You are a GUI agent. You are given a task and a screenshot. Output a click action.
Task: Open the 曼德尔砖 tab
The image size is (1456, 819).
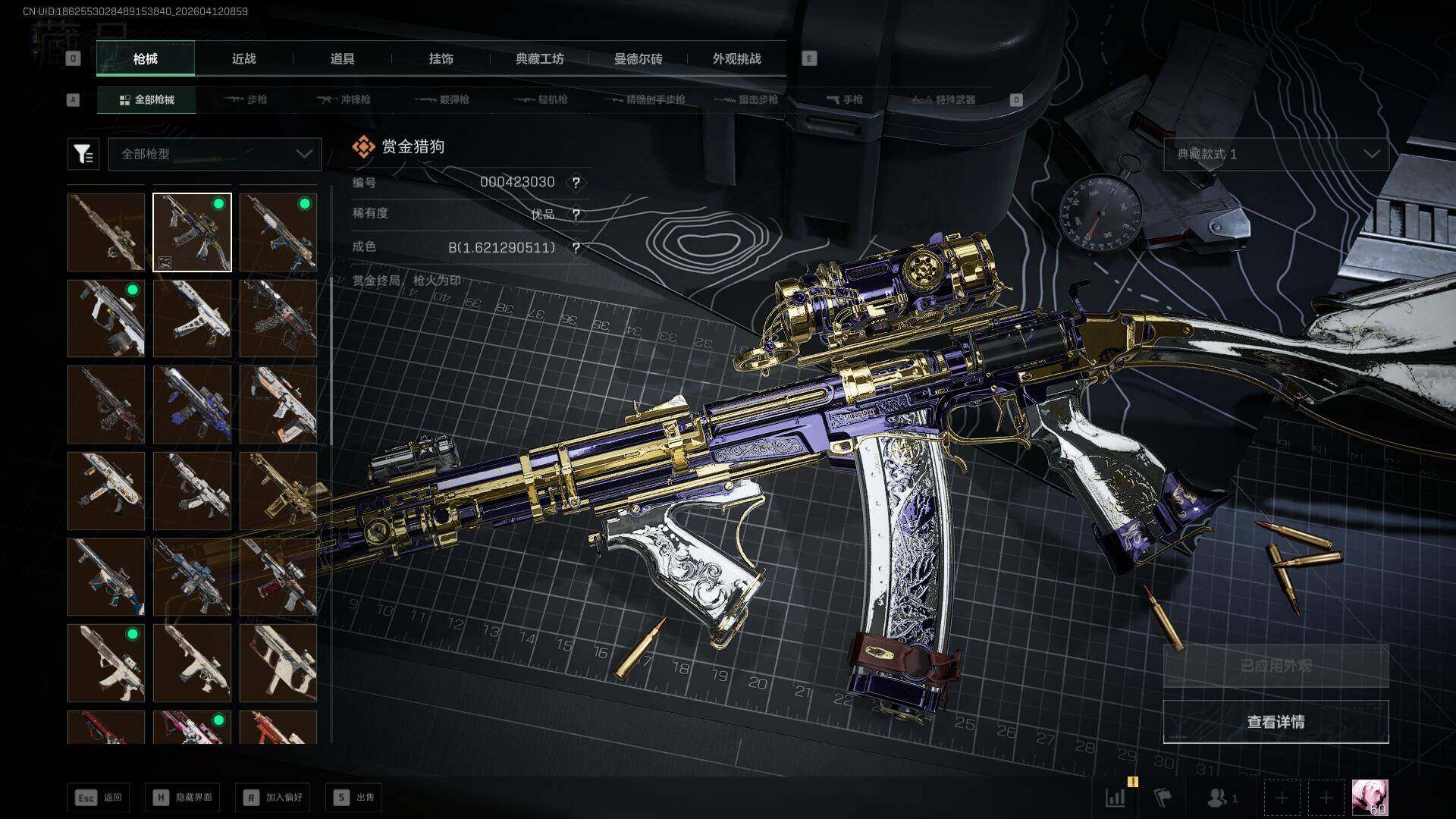point(638,58)
